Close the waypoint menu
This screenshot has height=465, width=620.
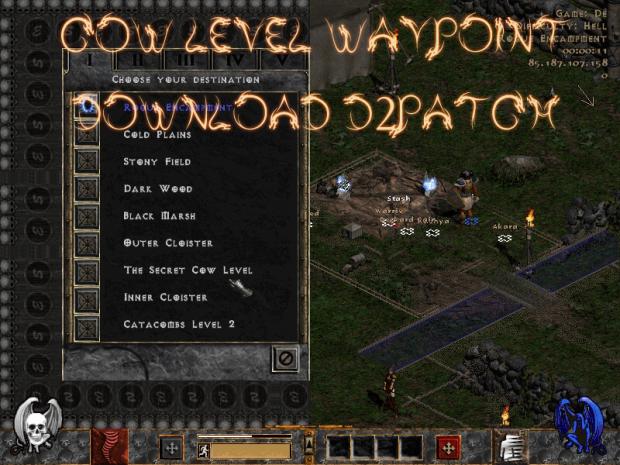click(285, 358)
